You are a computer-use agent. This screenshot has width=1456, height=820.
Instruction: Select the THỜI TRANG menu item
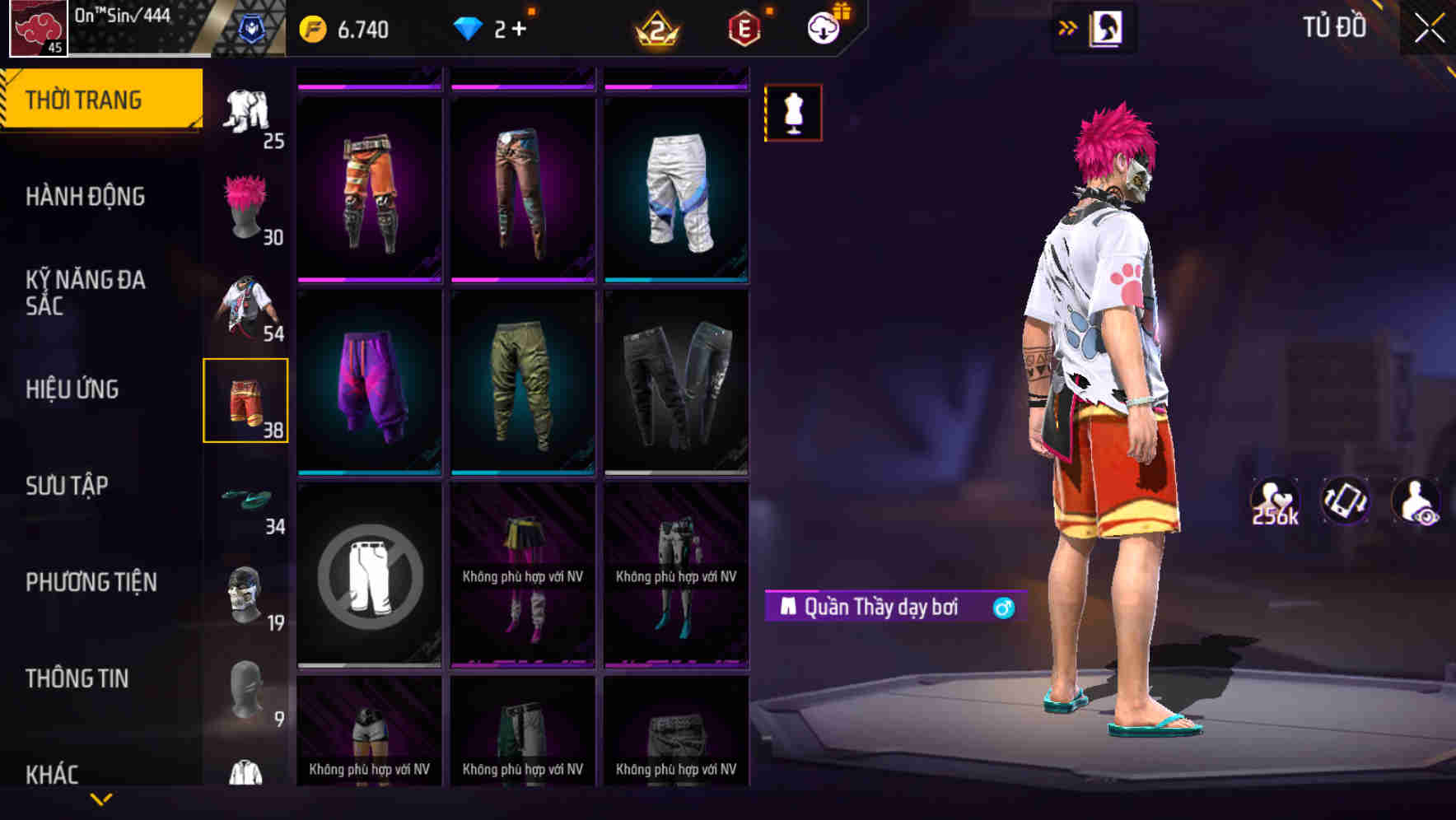[x=83, y=98]
